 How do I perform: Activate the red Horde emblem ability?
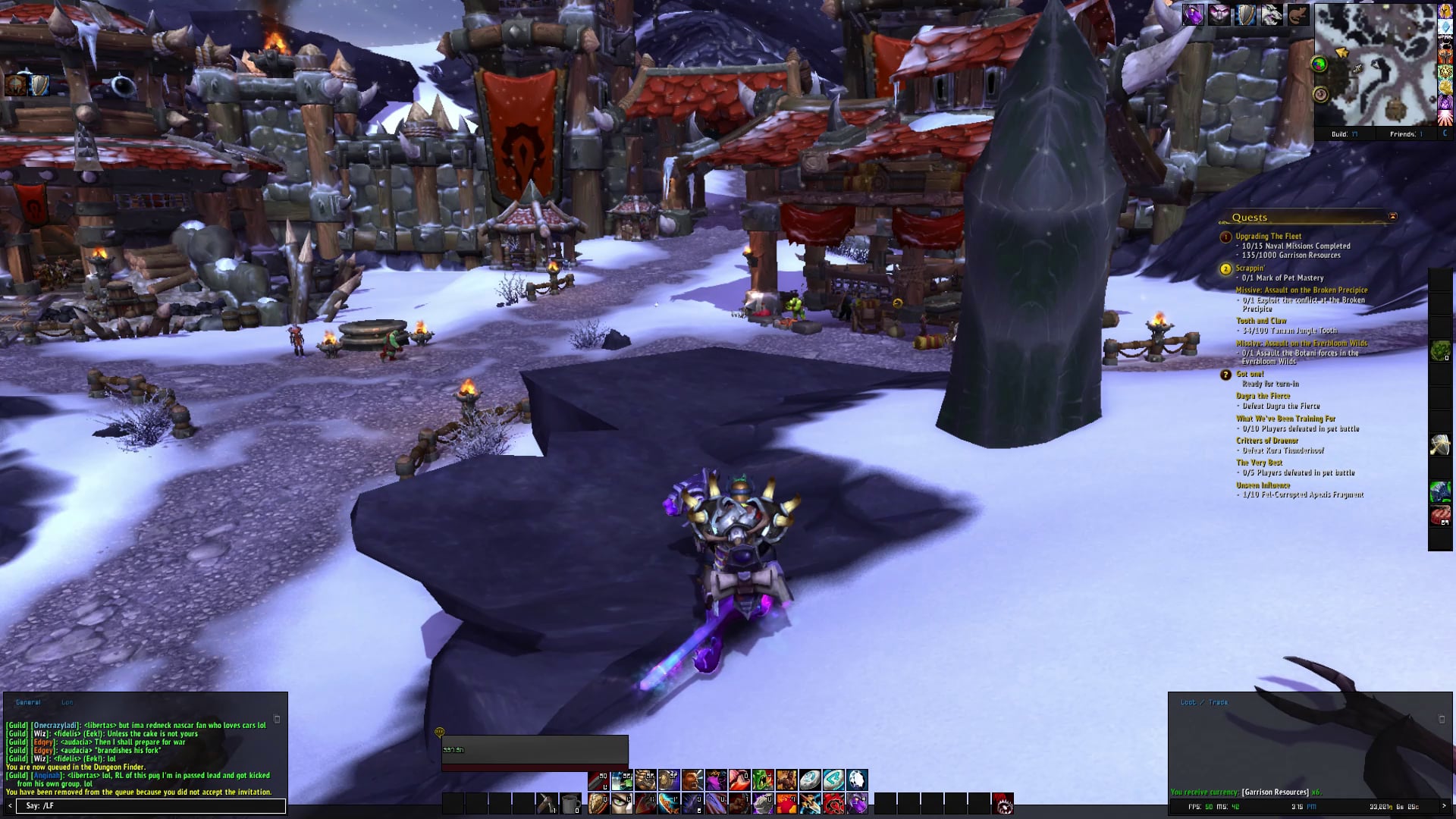click(x=833, y=803)
